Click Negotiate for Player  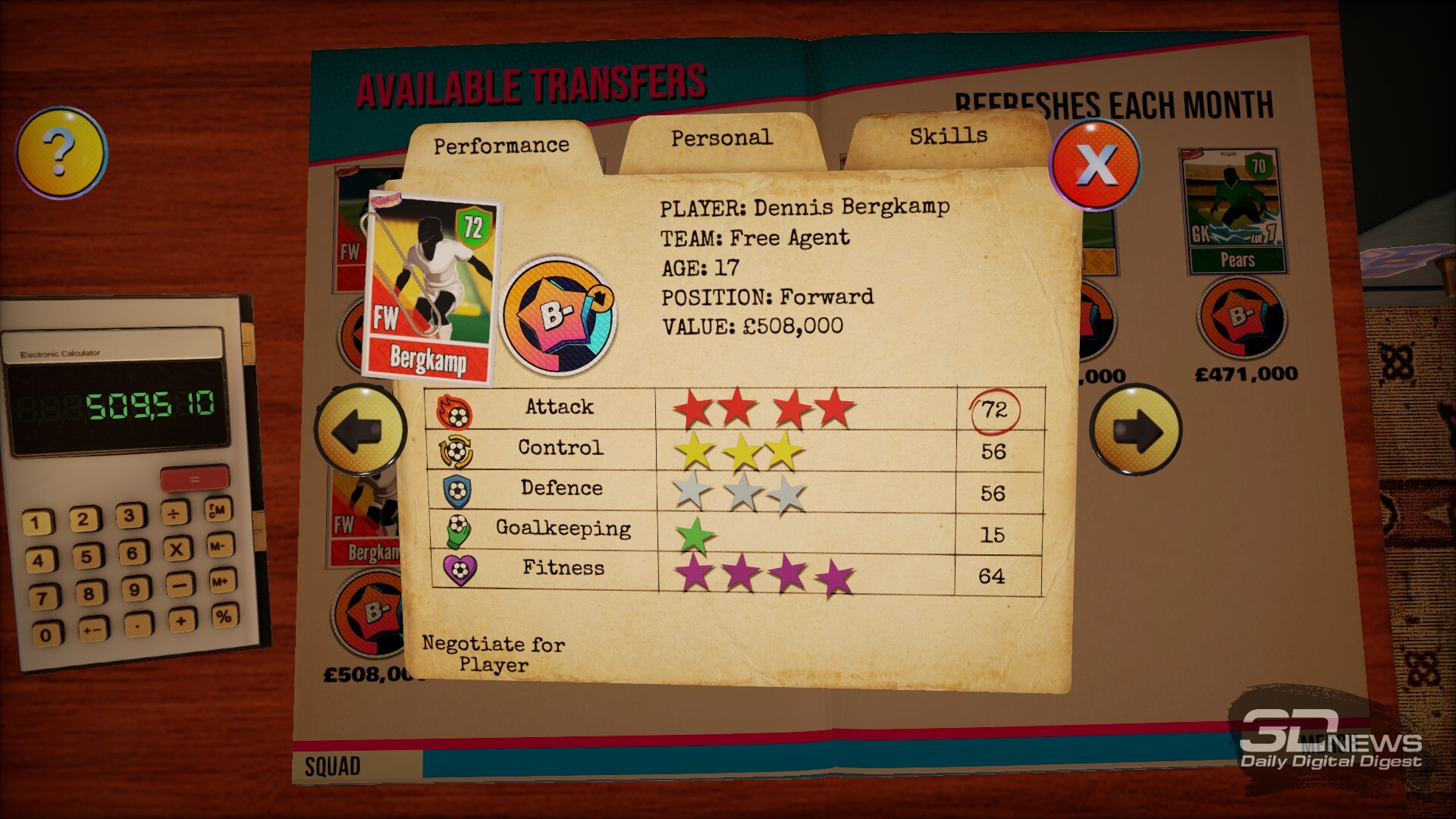(x=493, y=654)
